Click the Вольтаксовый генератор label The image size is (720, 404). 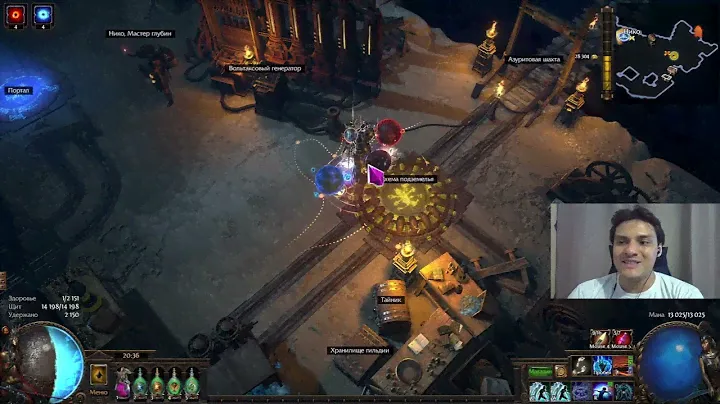[264, 68]
